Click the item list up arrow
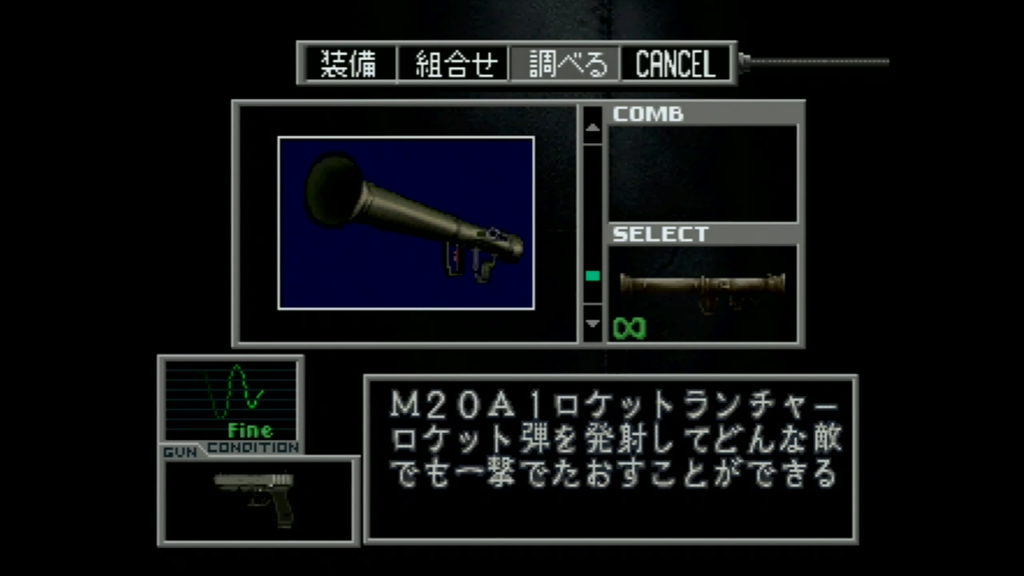 [x=592, y=127]
